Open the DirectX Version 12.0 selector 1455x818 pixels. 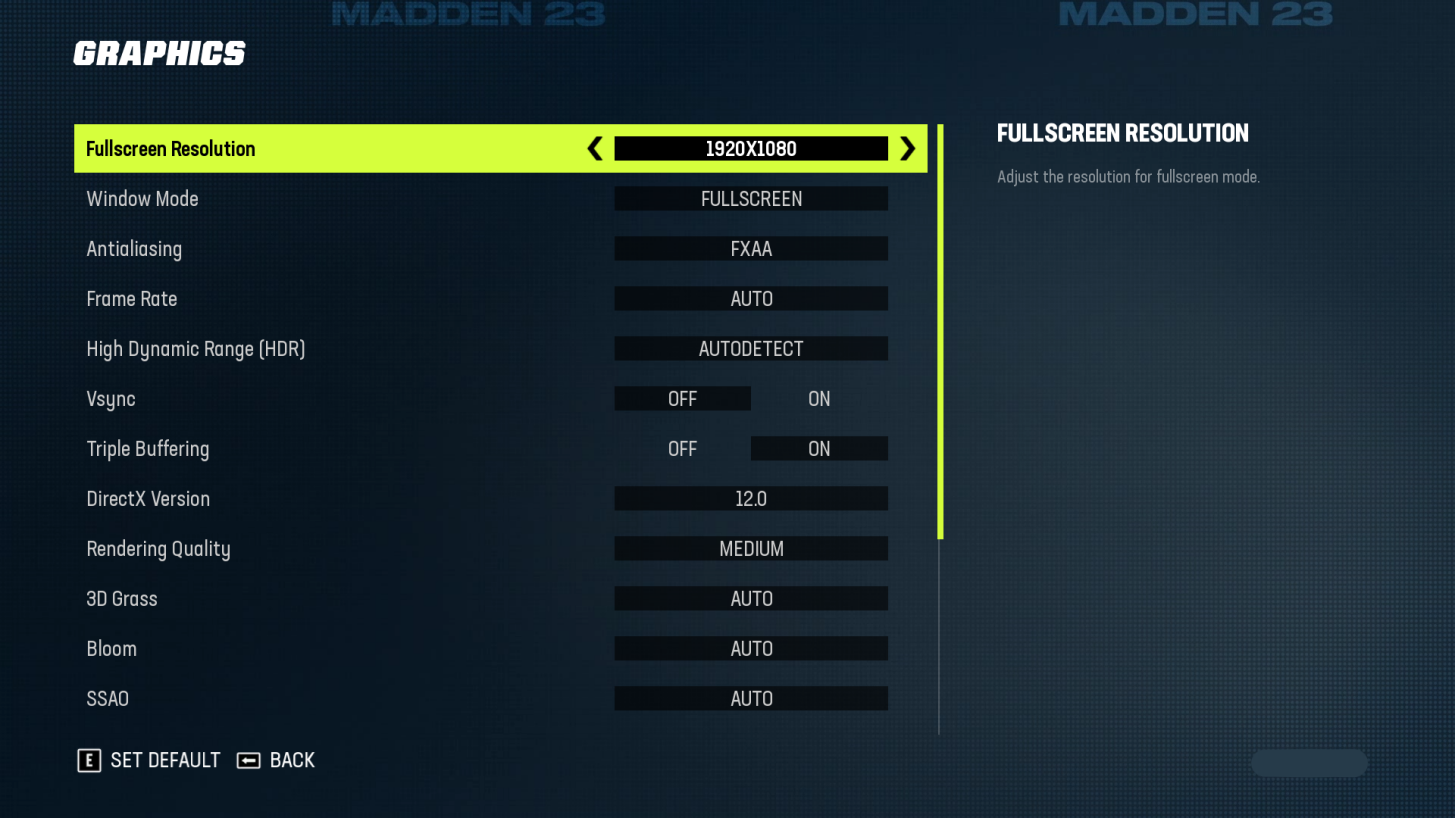point(751,498)
